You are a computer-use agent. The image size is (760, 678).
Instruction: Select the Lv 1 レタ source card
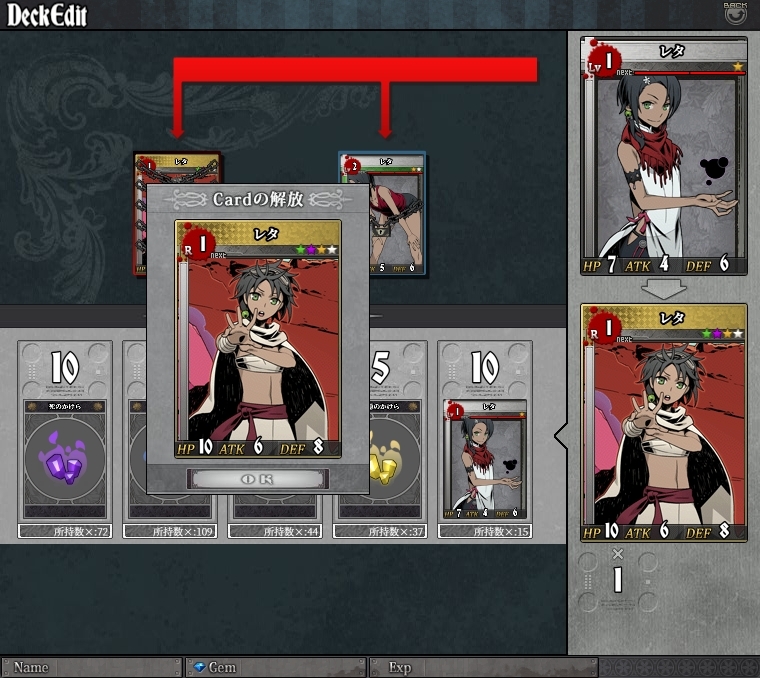point(664,156)
